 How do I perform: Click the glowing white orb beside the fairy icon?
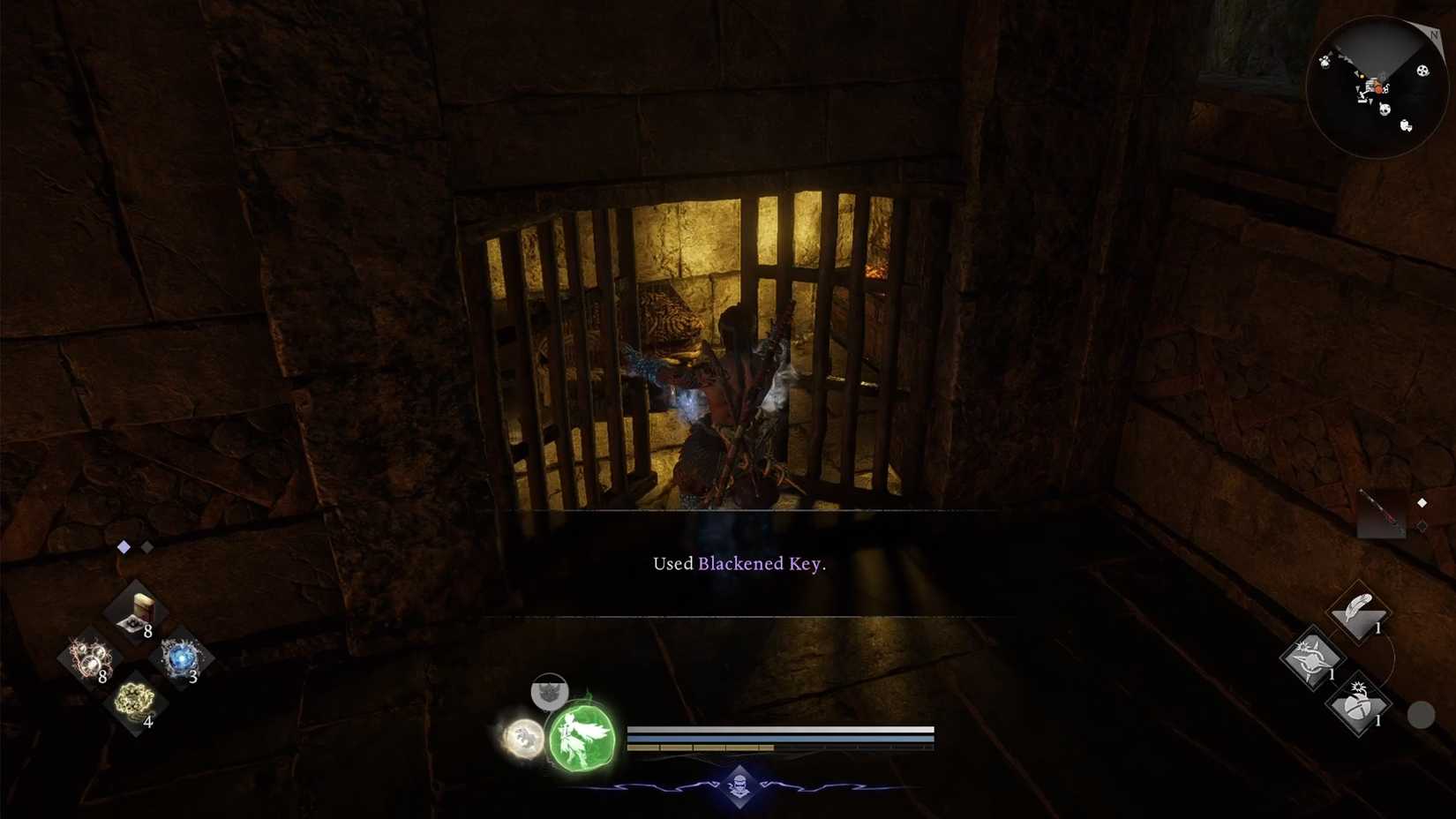pyautogui.click(x=524, y=740)
